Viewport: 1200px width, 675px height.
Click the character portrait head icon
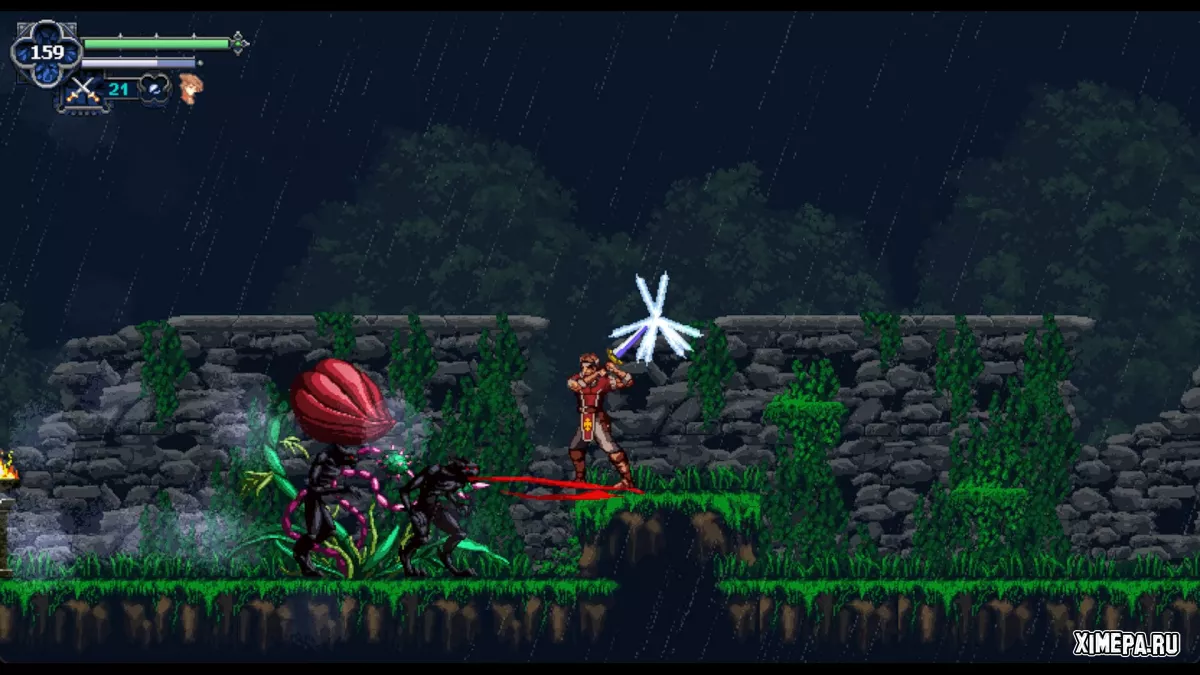pos(189,89)
